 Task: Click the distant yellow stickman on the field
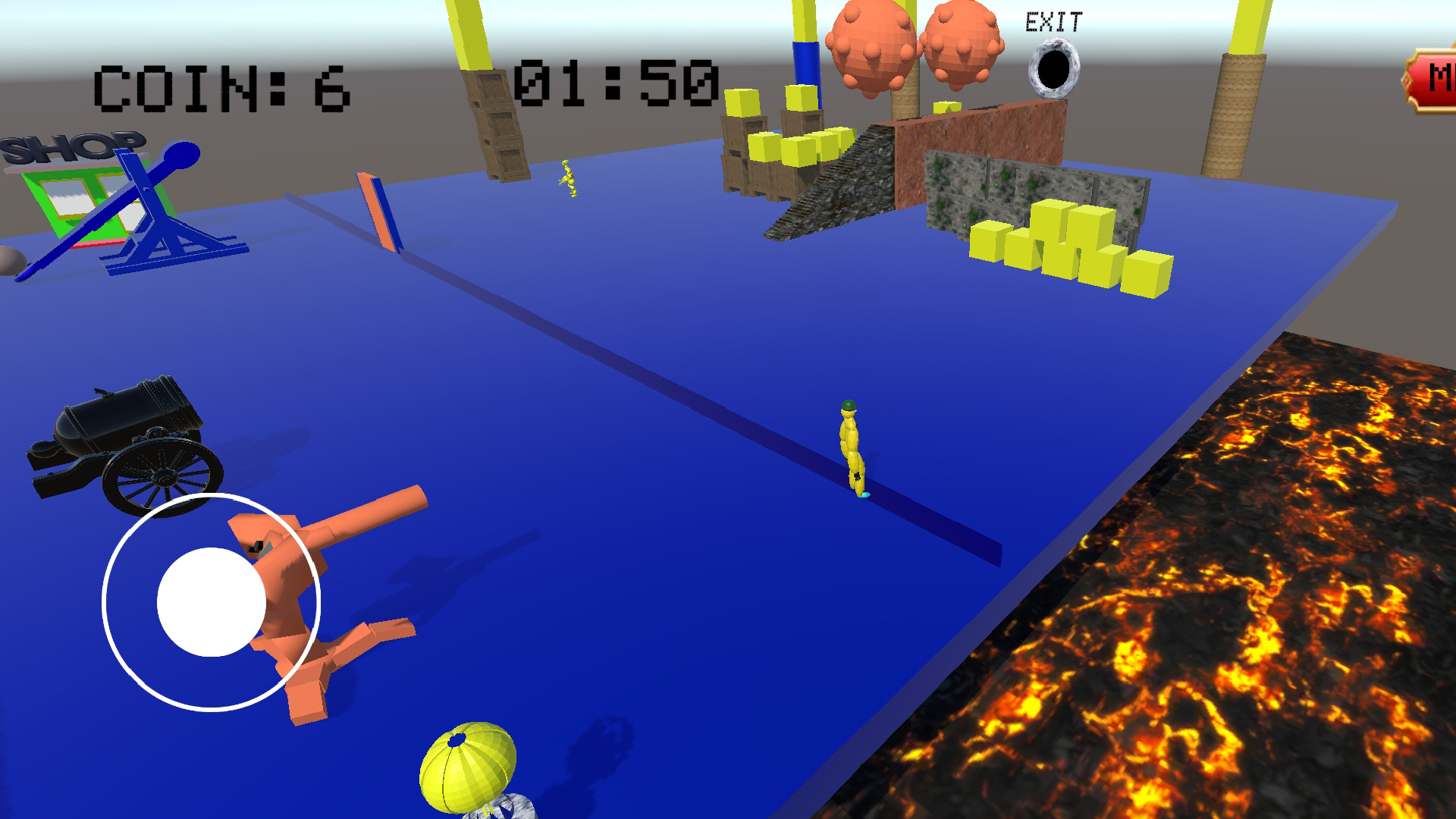[566, 178]
